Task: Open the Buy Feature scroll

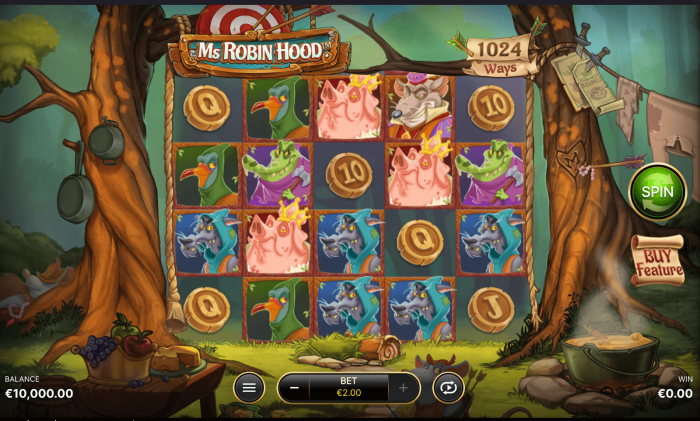Action: coord(656,261)
